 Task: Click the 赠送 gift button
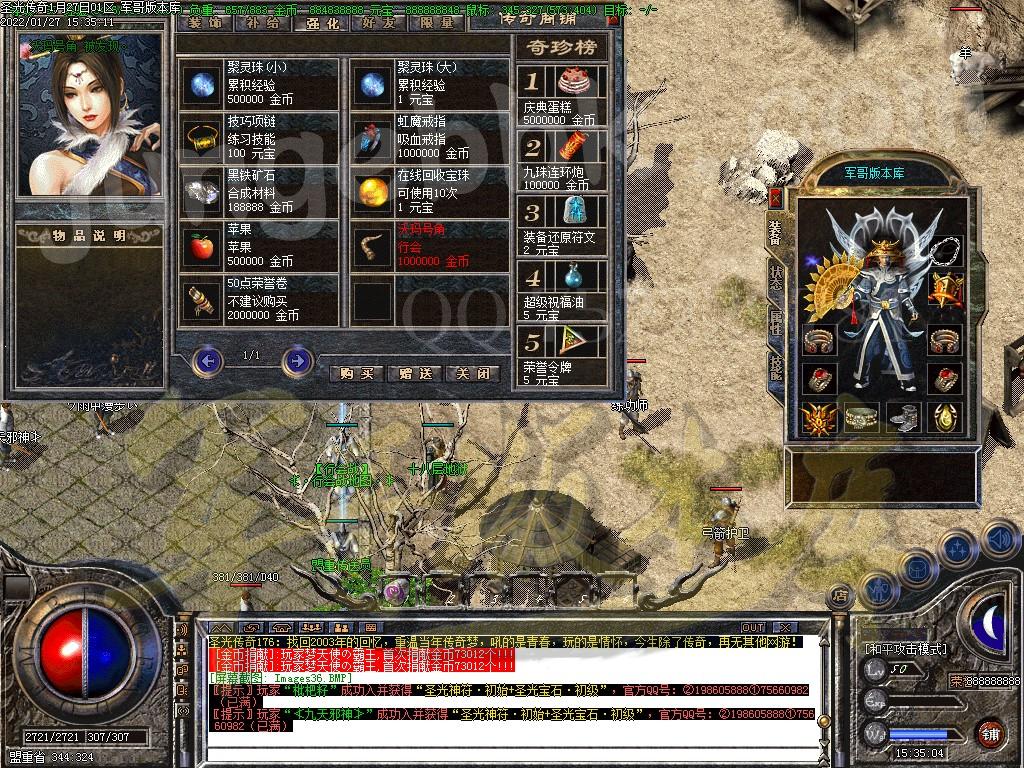[x=415, y=373]
